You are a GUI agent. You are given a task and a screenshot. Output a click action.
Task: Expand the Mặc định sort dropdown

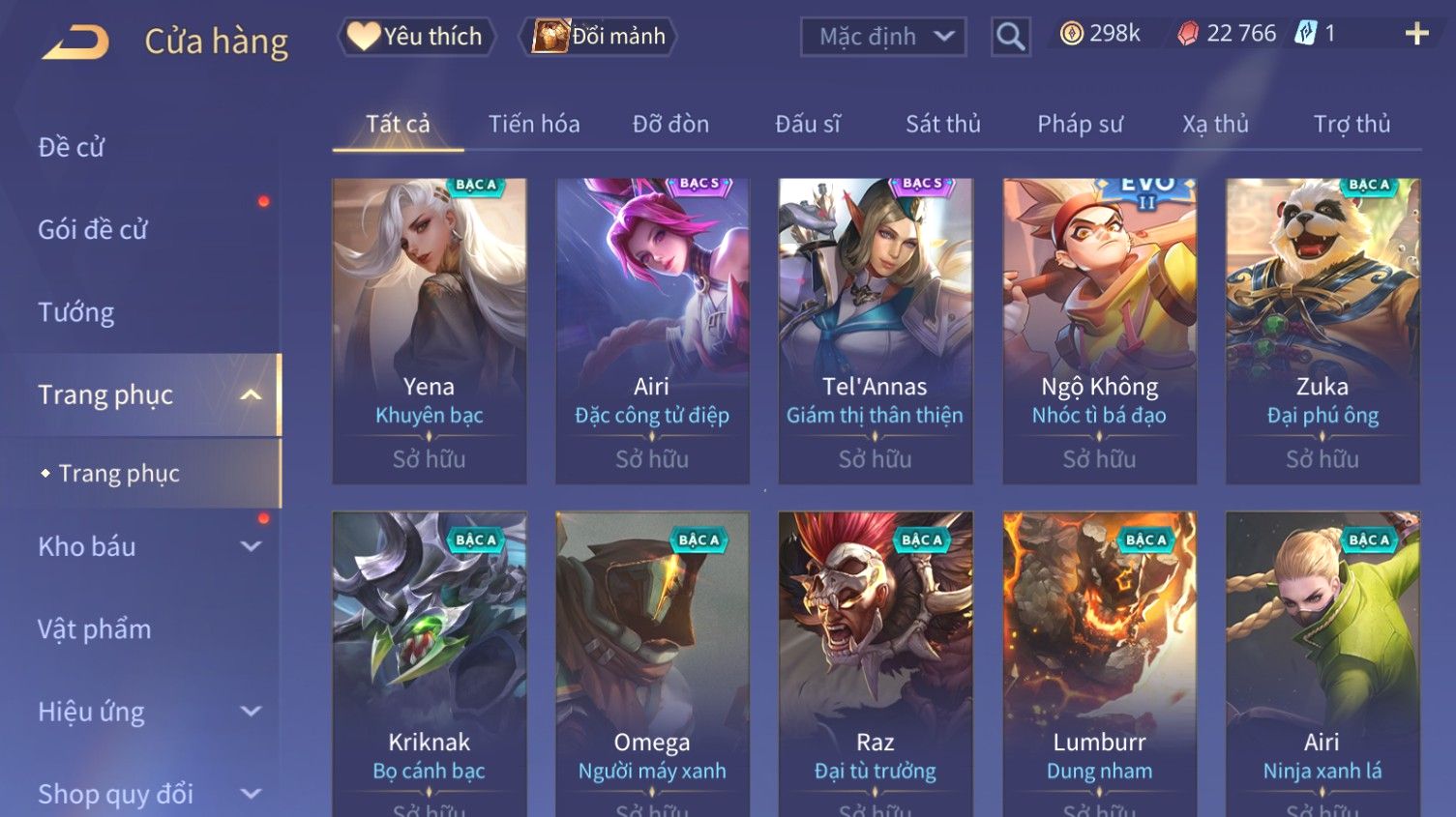[x=883, y=37]
